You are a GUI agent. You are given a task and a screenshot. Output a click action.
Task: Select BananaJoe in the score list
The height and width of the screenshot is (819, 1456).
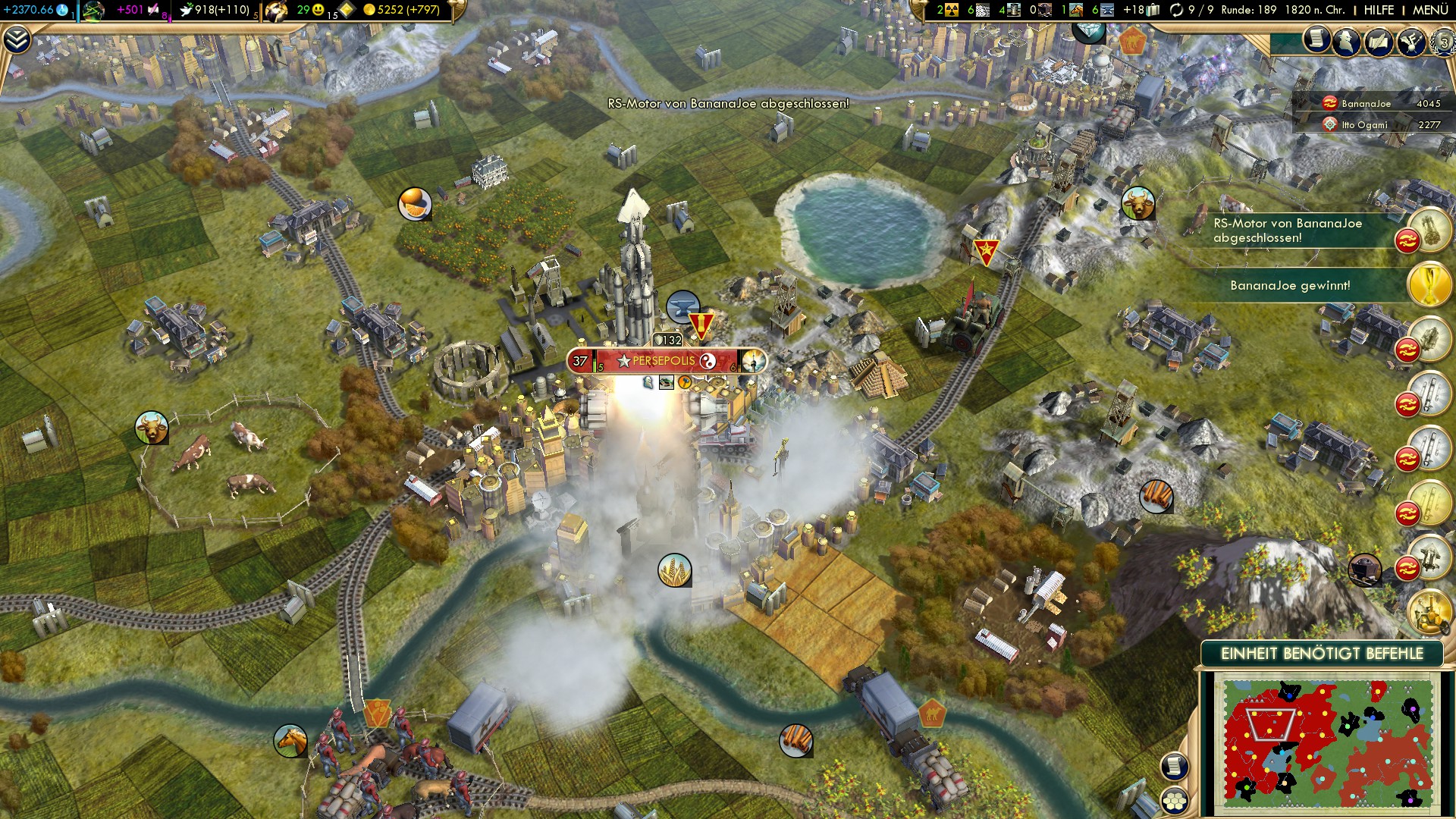(x=1366, y=104)
